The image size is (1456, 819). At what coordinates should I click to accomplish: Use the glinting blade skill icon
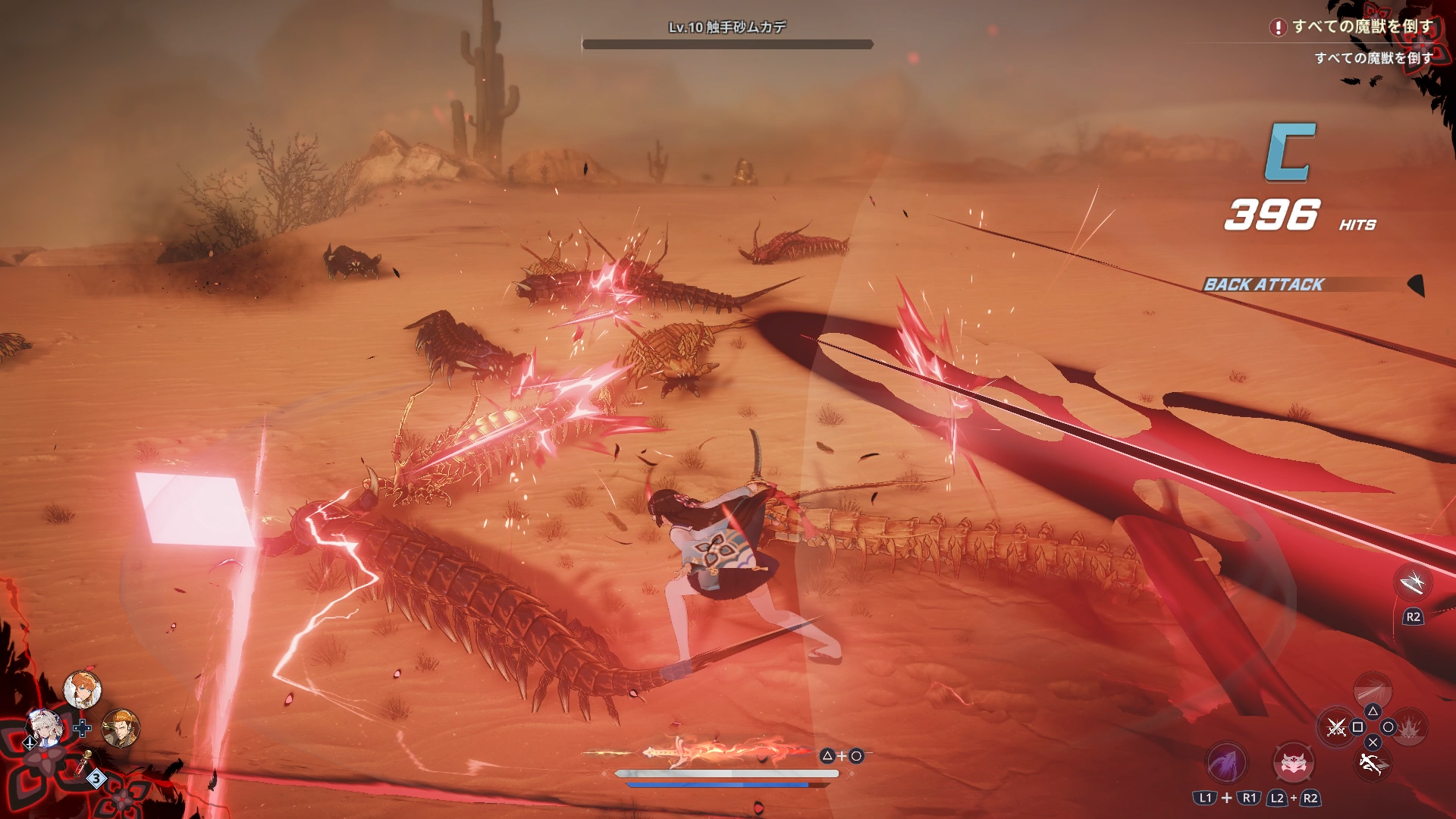click(1413, 583)
